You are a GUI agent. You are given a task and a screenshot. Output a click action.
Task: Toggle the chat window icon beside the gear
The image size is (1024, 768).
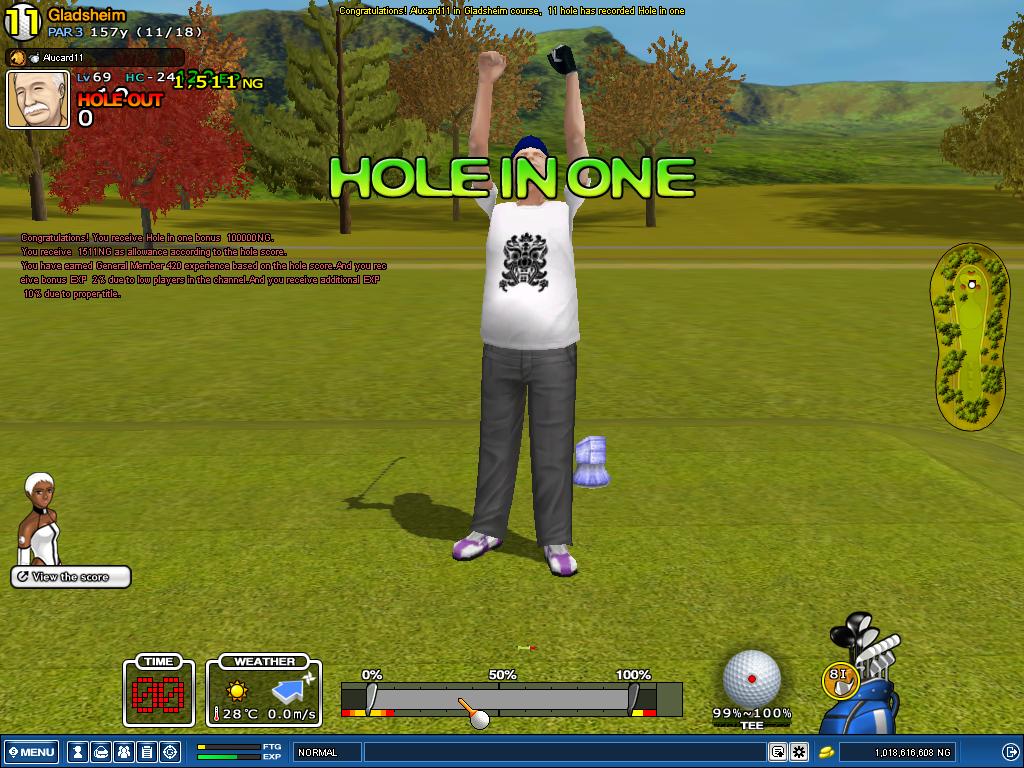pos(777,752)
